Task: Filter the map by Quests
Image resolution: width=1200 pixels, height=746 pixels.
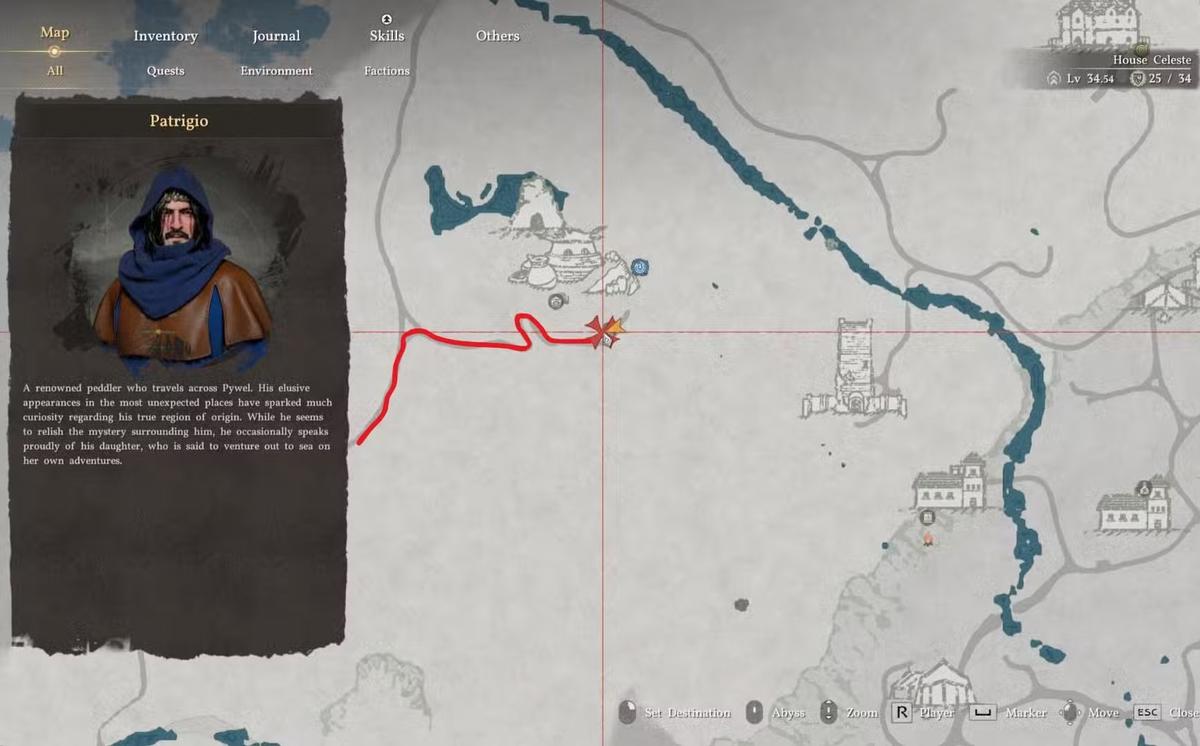Action: [x=166, y=71]
